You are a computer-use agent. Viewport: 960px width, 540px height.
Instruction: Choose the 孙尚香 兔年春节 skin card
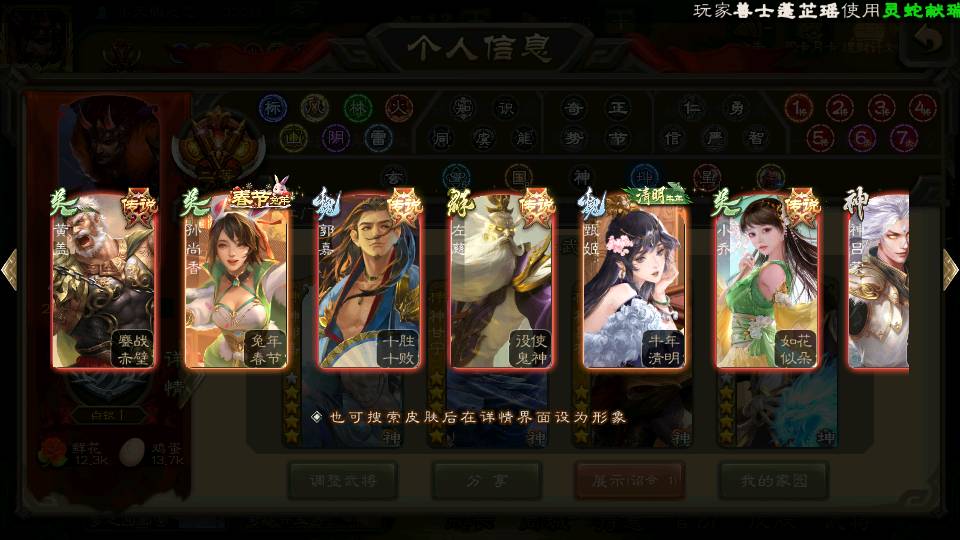[236, 282]
